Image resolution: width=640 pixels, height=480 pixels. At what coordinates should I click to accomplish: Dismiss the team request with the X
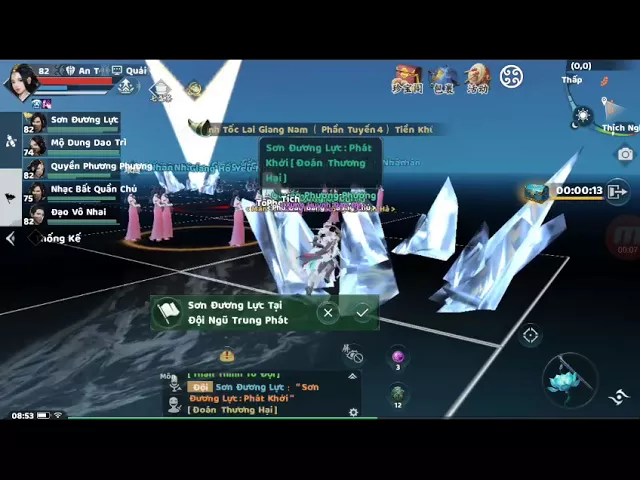tap(328, 313)
